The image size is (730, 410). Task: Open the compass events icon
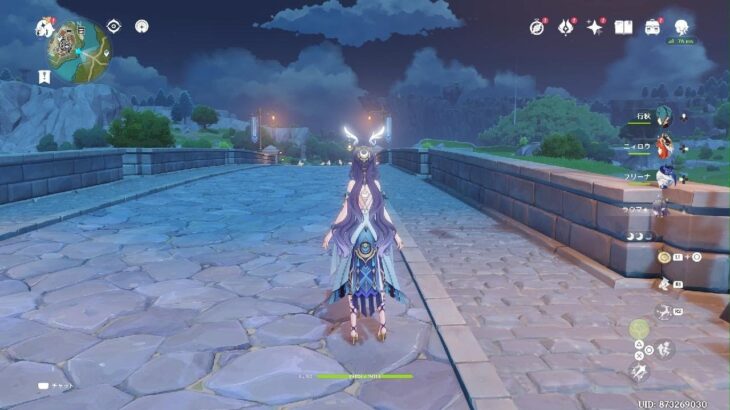(x=537, y=27)
